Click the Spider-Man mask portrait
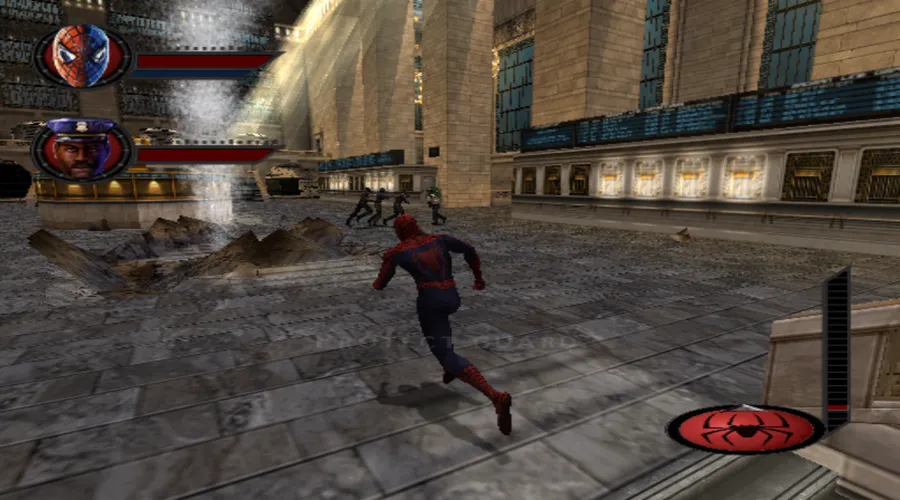 (x=82, y=56)
